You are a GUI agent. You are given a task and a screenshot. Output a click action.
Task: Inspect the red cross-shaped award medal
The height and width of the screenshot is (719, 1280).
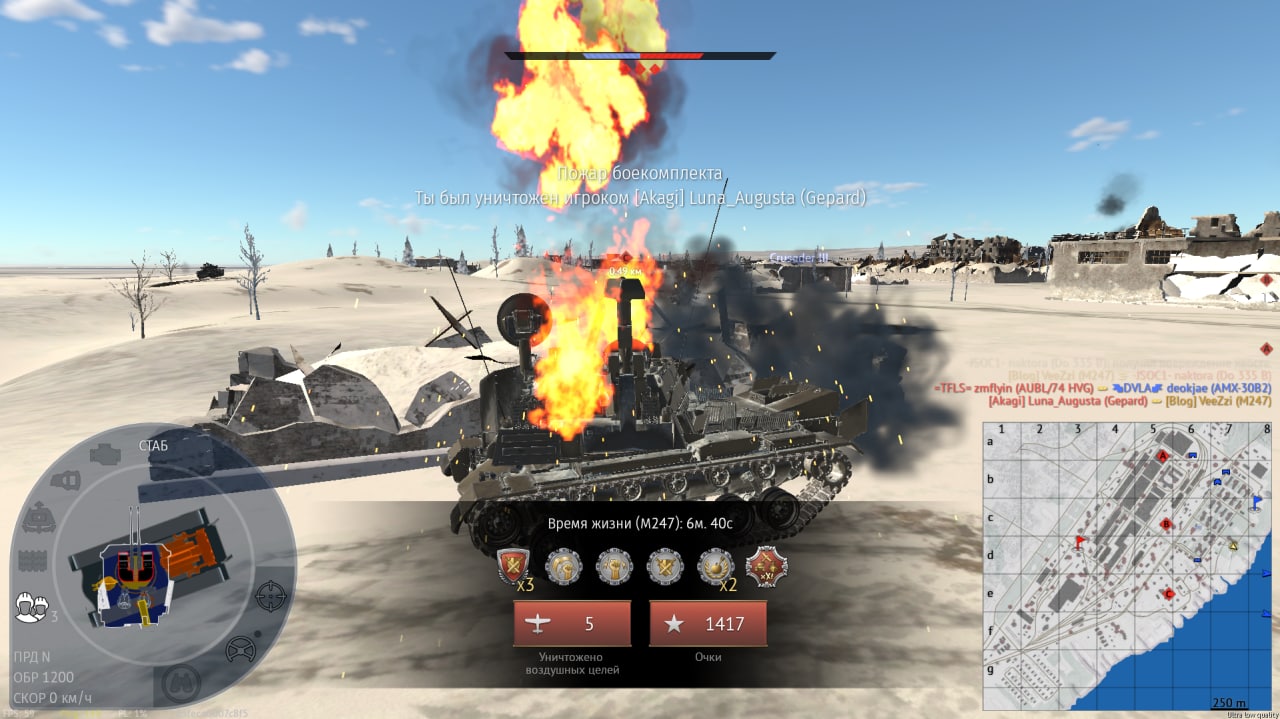767,566
